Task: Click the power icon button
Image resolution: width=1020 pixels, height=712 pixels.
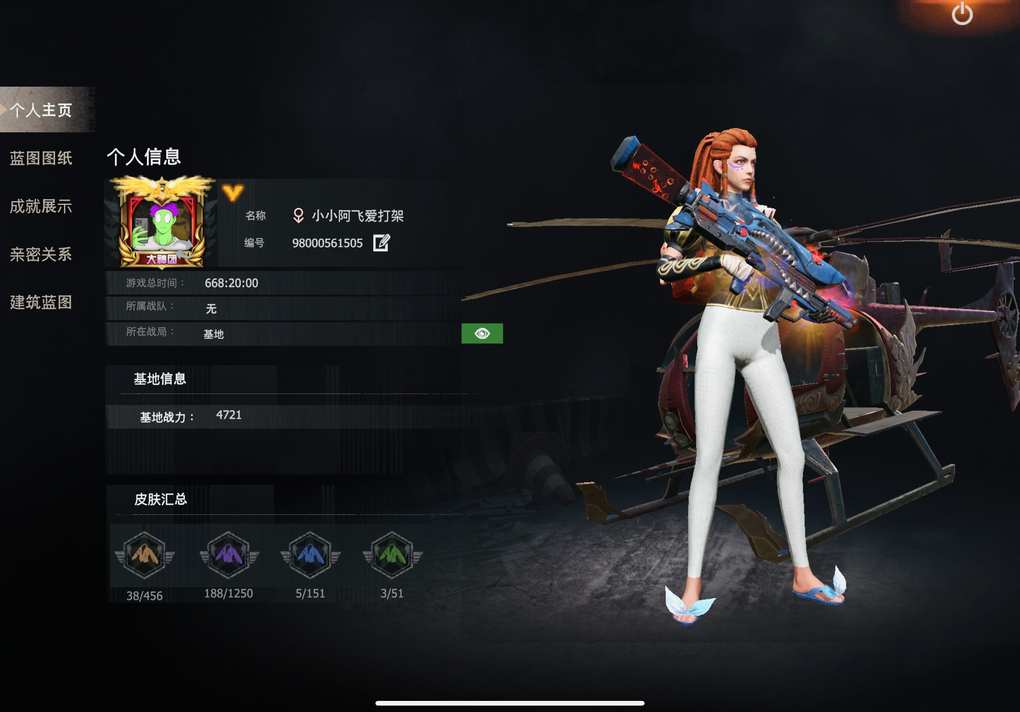Action: pos(962,14)
